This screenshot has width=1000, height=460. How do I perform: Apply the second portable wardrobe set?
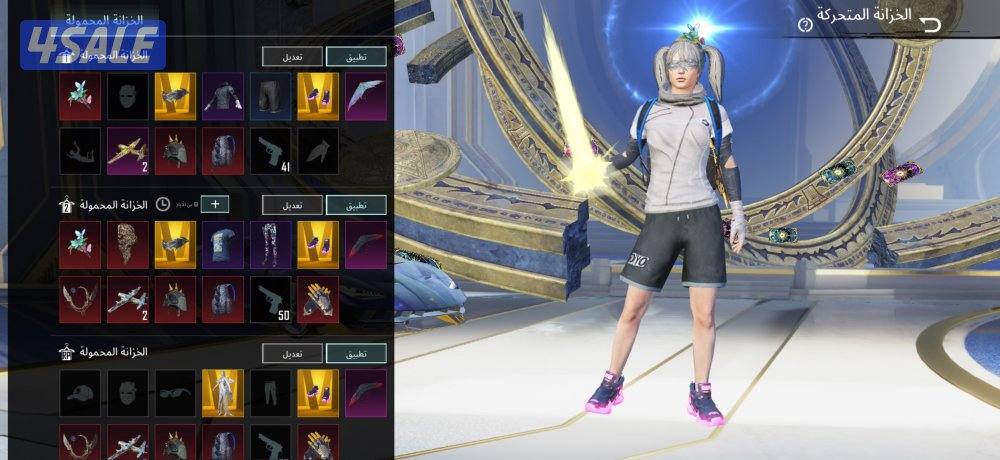click(357, 205)
